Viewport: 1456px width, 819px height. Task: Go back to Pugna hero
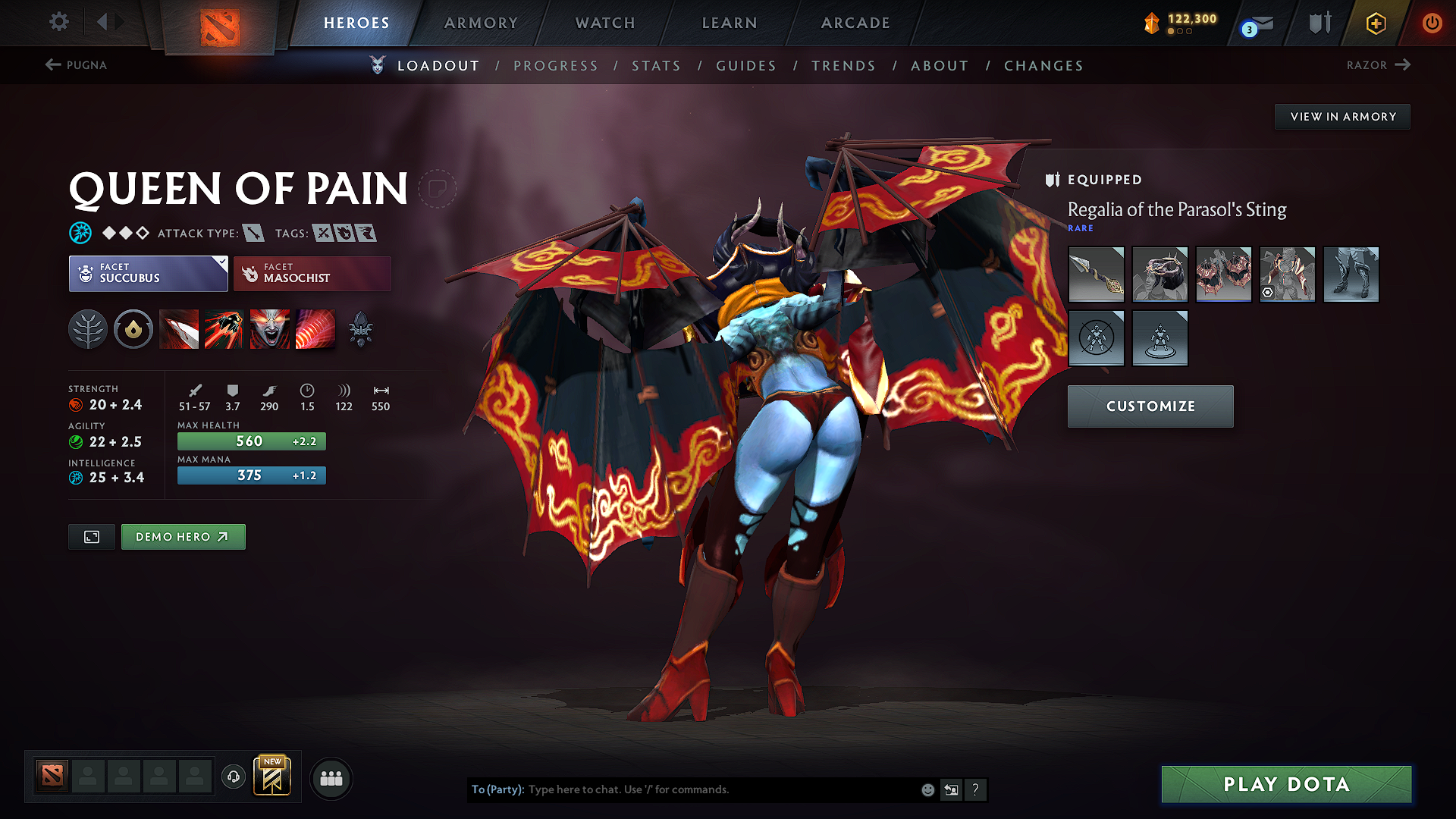[76, 65]
